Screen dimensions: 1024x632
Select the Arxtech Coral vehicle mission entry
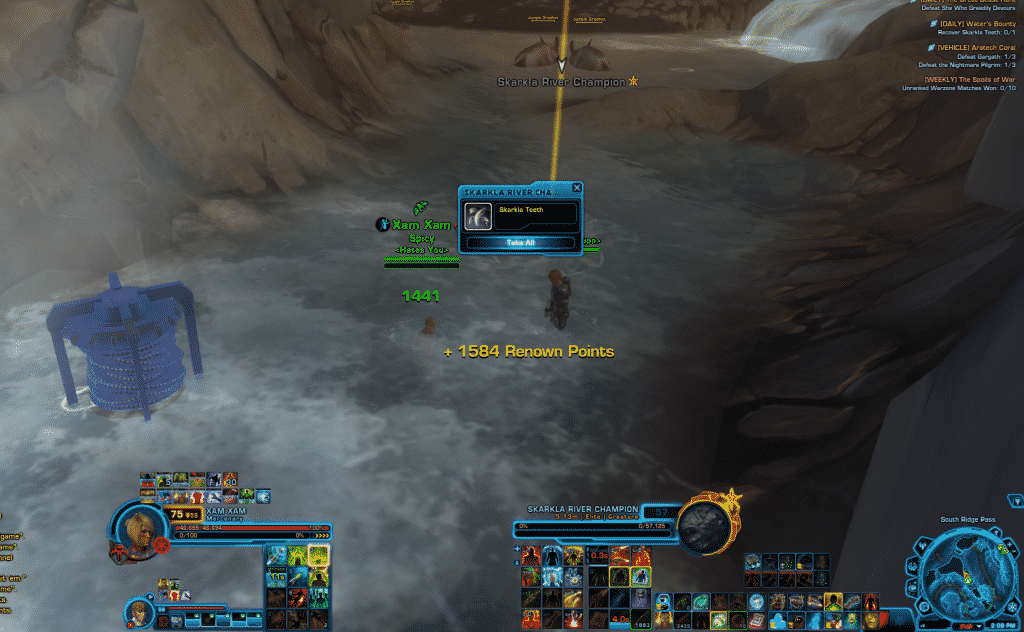975,47
